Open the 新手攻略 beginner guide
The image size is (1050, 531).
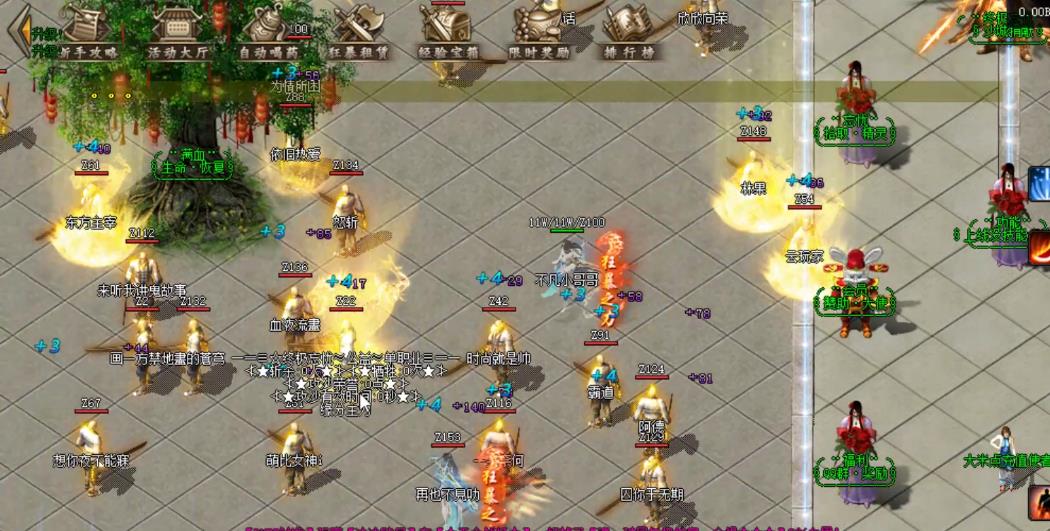click(x=87, y=30)
